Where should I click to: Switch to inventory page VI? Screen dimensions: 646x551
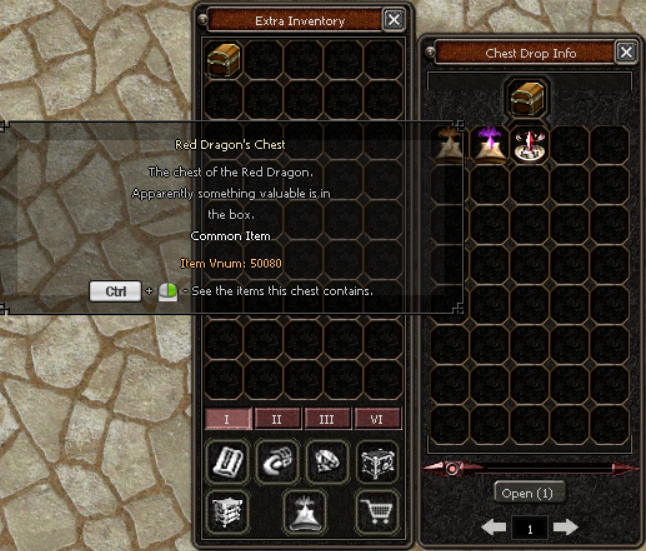[x=376, y=419]
